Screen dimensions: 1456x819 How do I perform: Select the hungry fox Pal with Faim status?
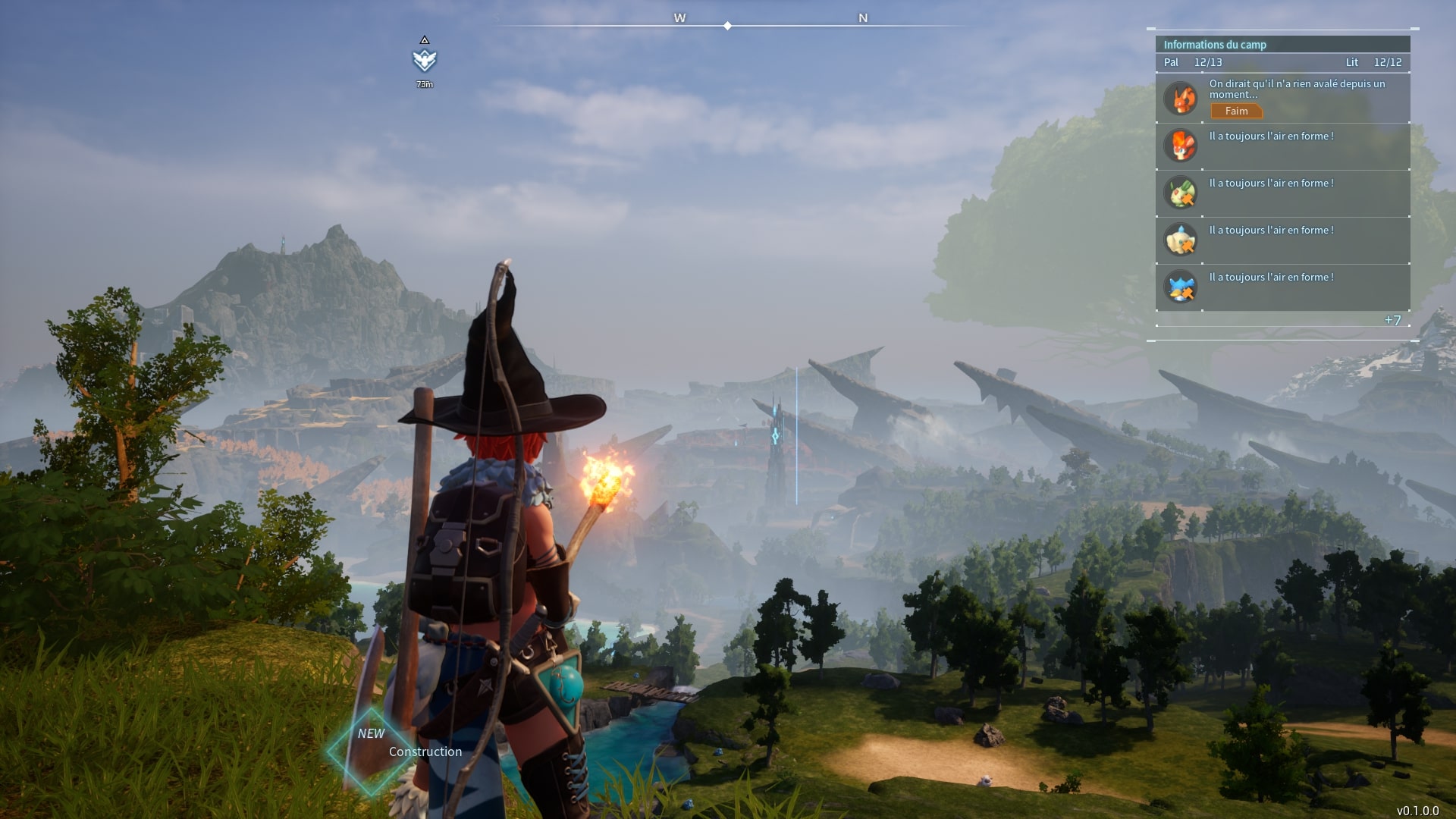click(x=1181, y=99)
